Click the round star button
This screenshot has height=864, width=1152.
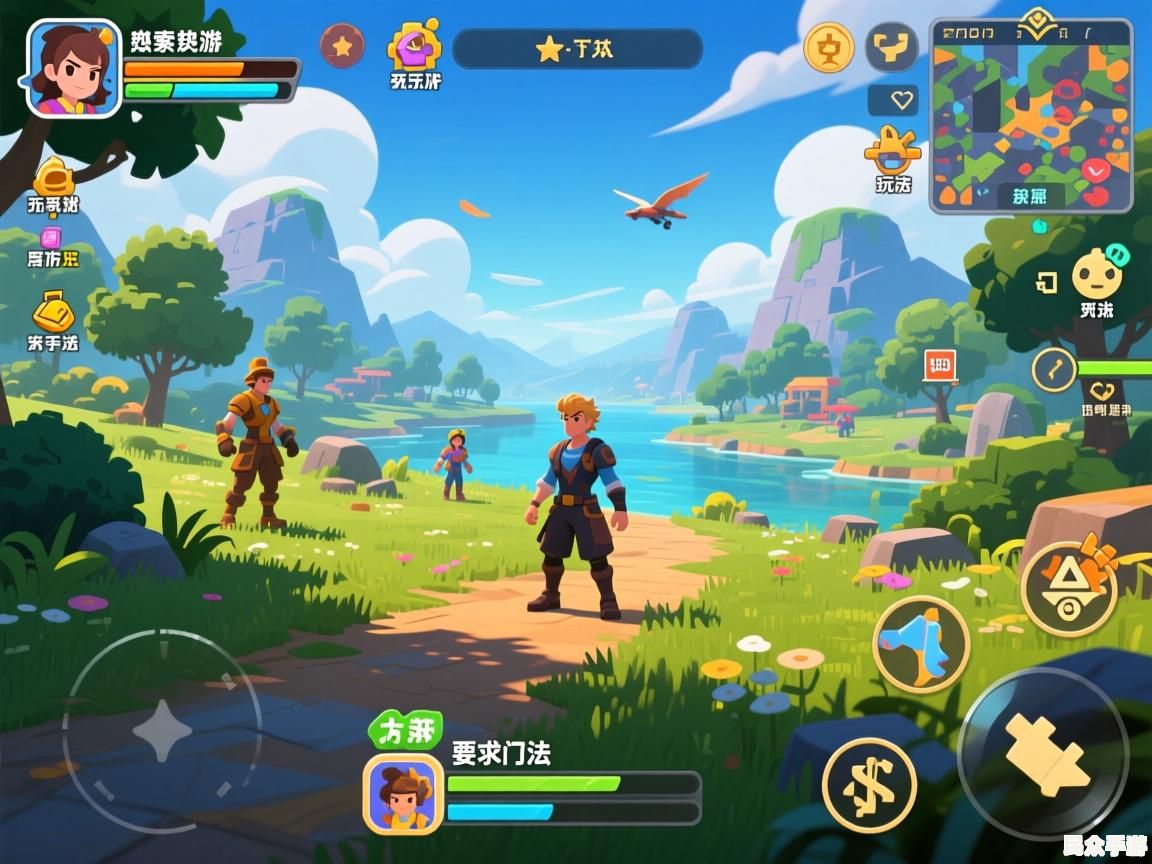(x=342, y=45)
